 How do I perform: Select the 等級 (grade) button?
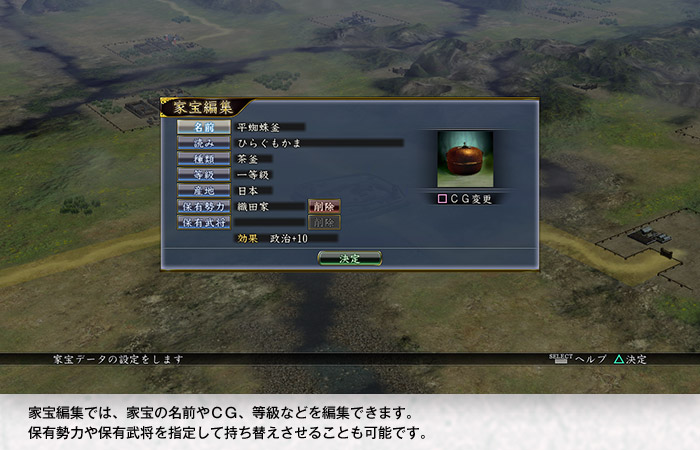click(x=204, y=174)
